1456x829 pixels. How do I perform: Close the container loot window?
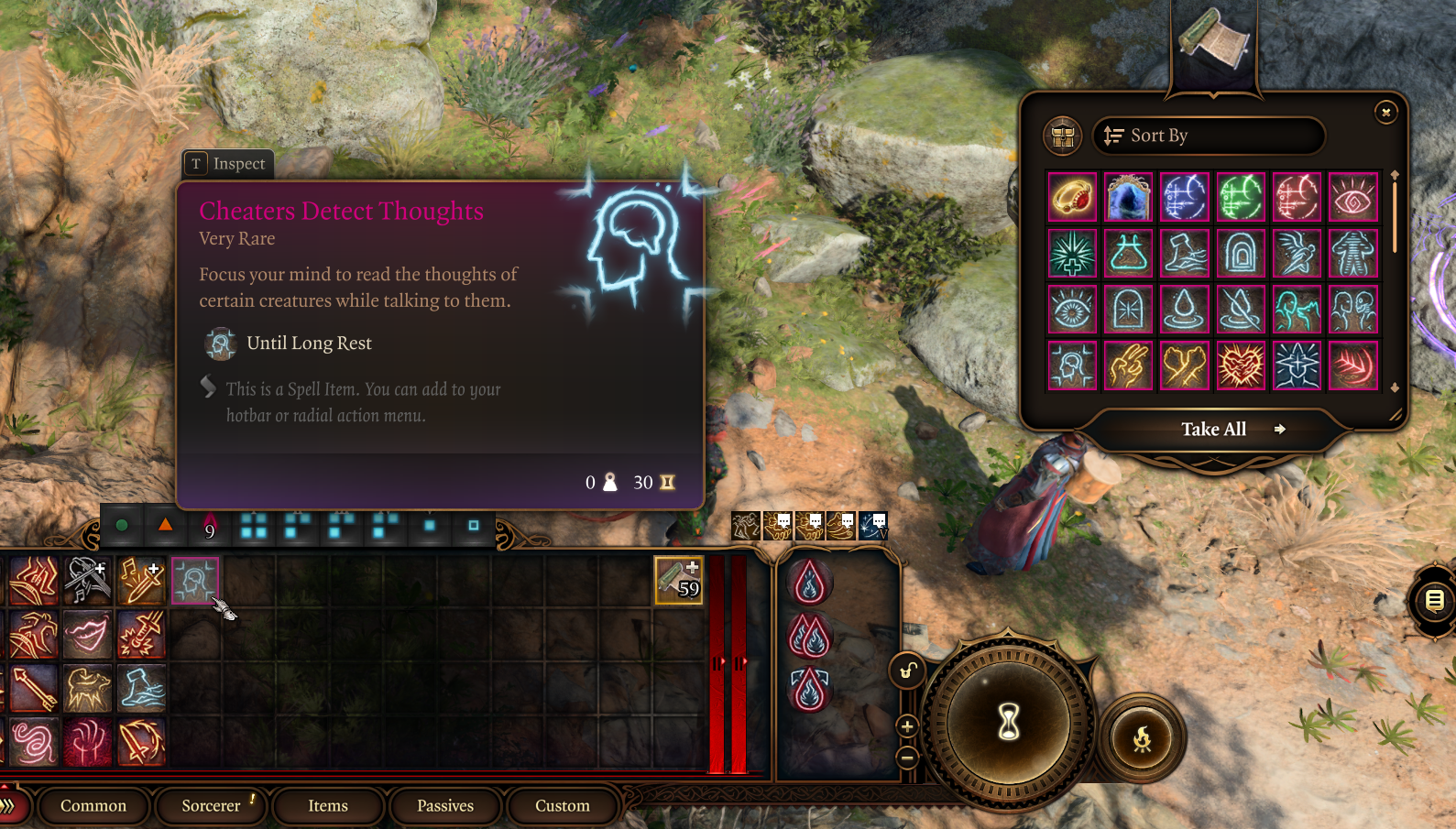[x=1385, y=112]
